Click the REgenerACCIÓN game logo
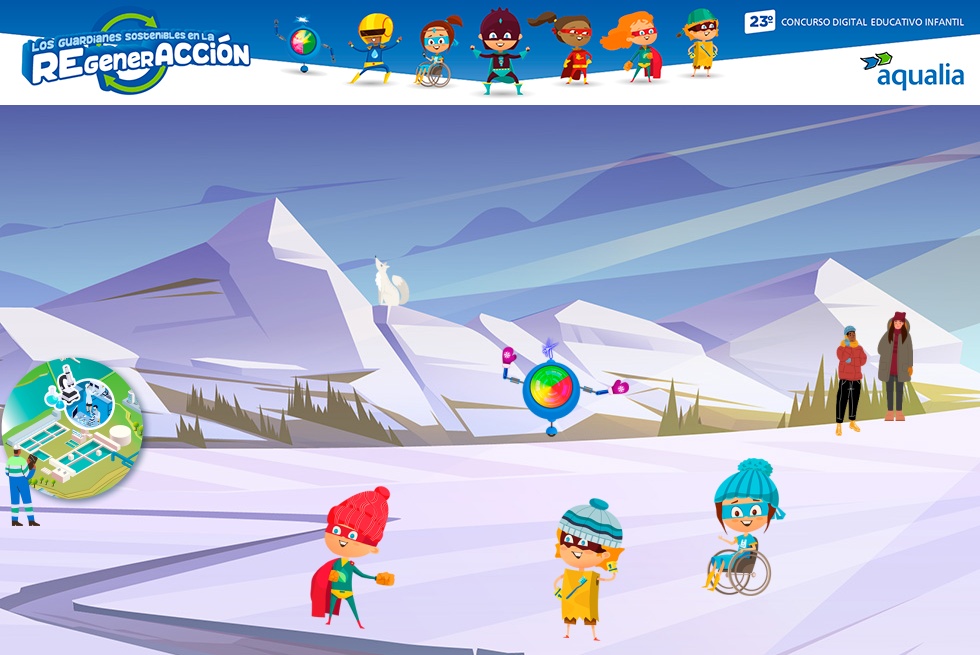Screen dimensions: 980x655 click(x=136, y=56)
